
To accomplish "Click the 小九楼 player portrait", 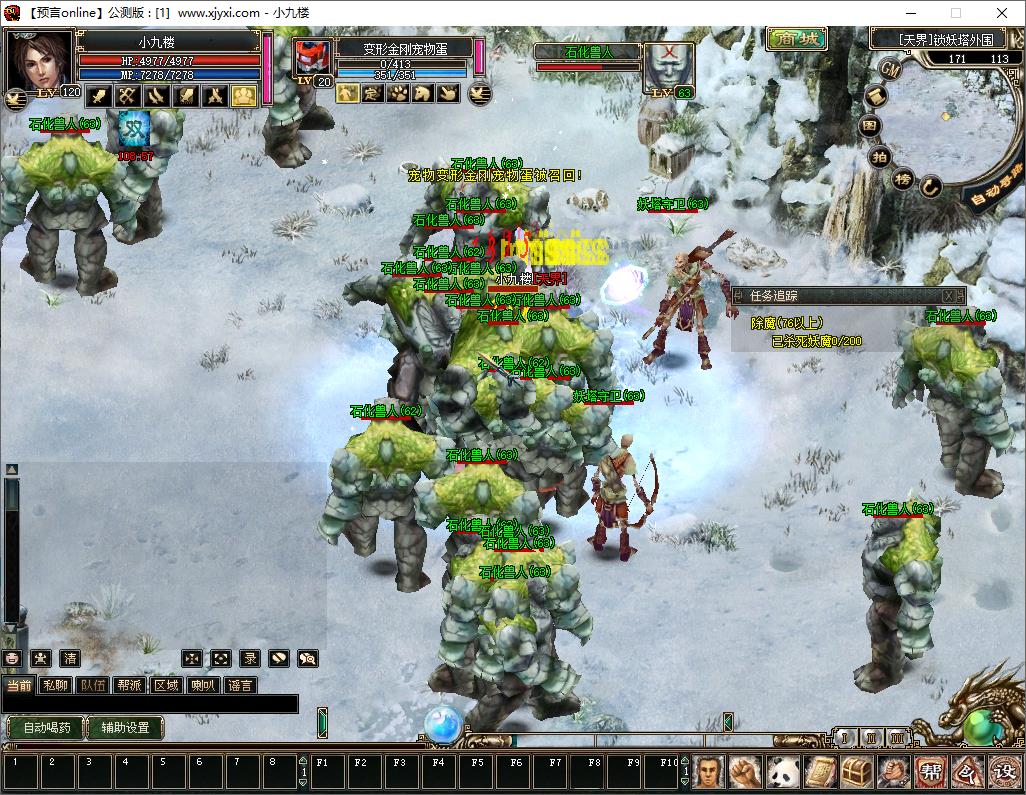I will click(x=40, y=60).
